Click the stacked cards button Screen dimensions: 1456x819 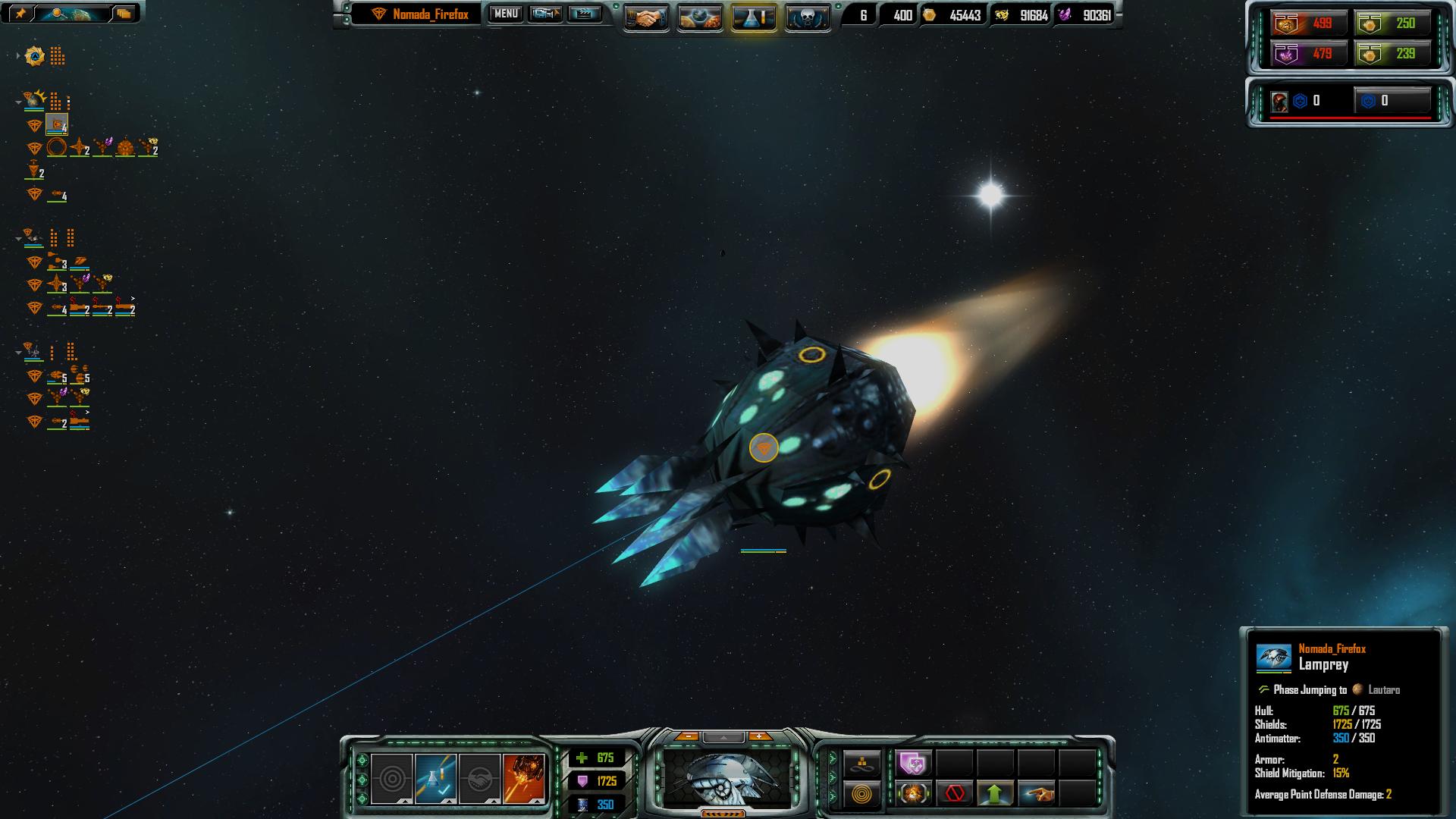124,13
